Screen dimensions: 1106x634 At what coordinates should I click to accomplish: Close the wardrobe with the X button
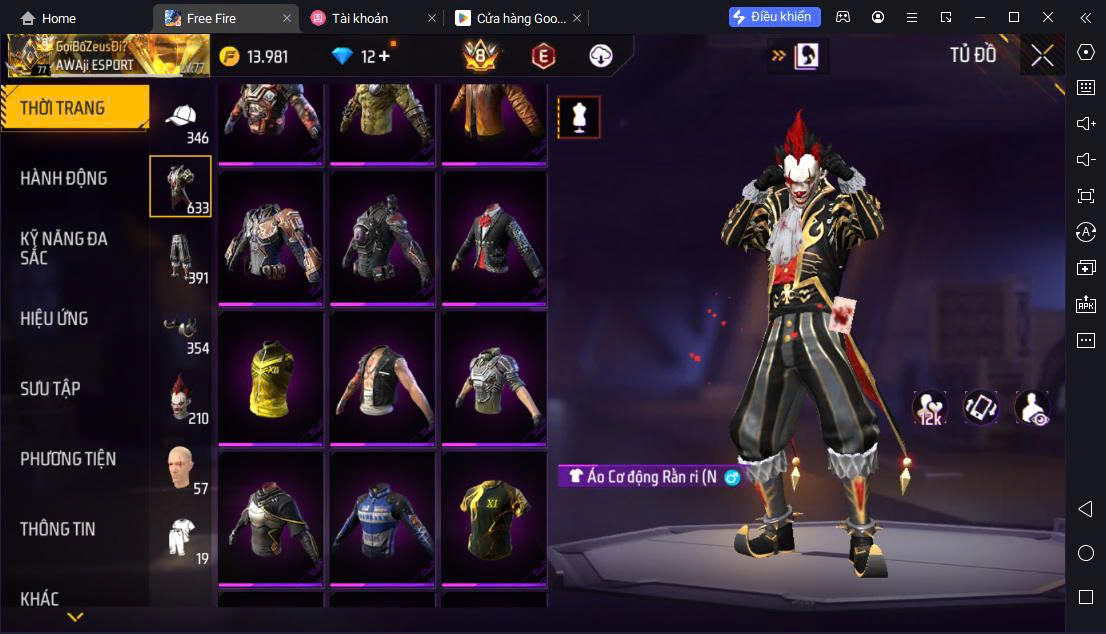1042,56
